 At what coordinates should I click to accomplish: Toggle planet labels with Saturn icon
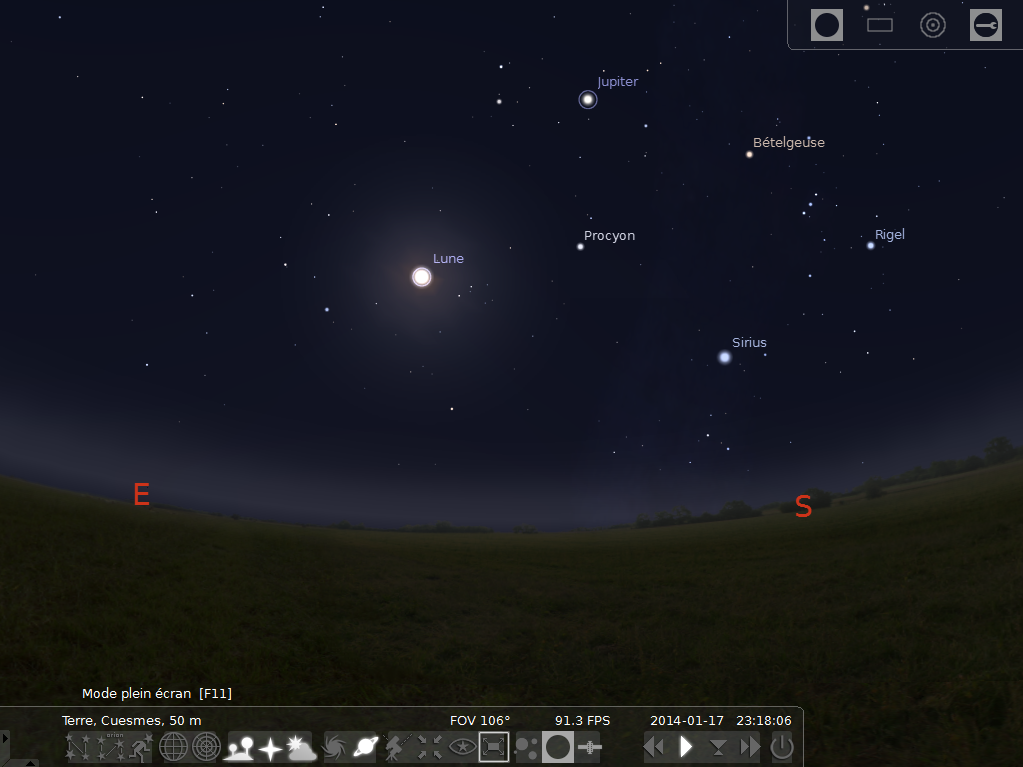pyautogui.click(x=365, y=746)
